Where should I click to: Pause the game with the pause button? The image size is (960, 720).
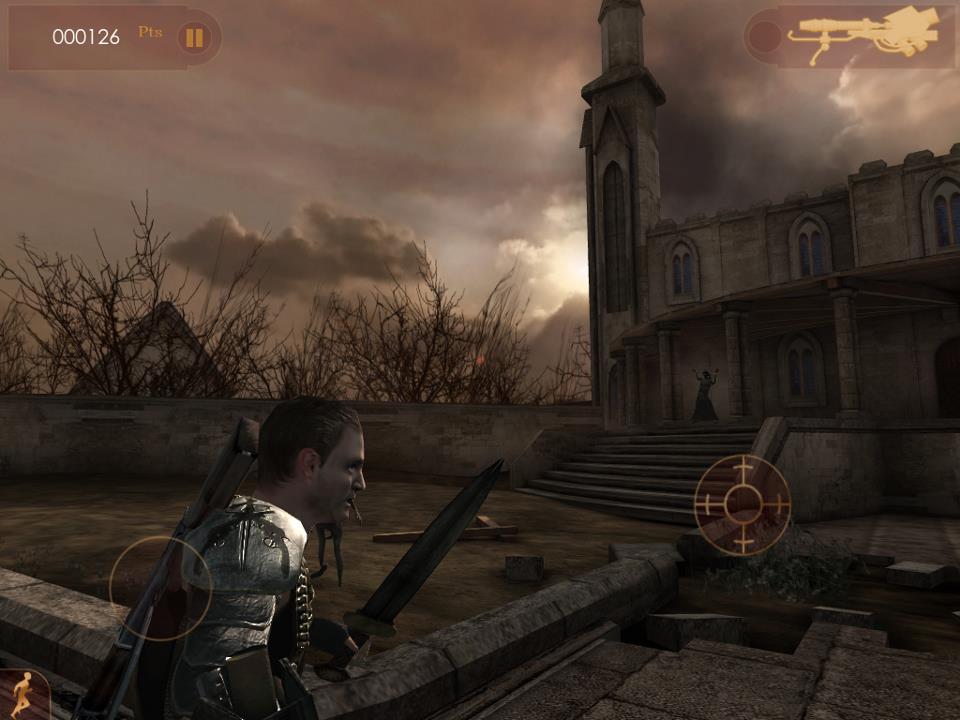[195, 38]
